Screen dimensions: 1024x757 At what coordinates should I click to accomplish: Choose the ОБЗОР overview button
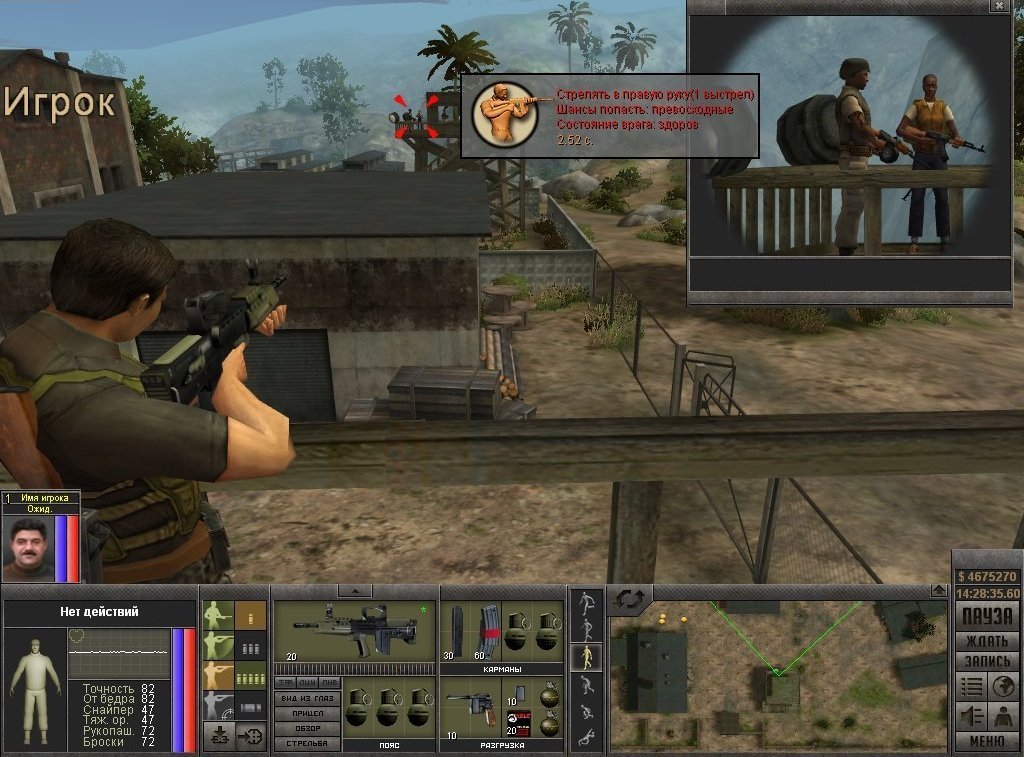click(x=307, y=729)
